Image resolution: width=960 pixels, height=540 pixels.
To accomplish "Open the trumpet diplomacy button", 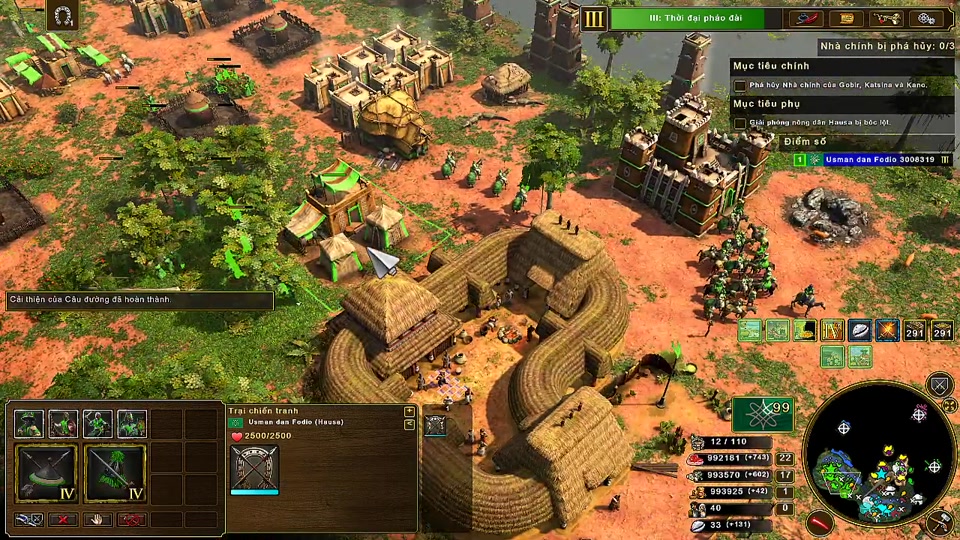I will click(x=886, y=18).
